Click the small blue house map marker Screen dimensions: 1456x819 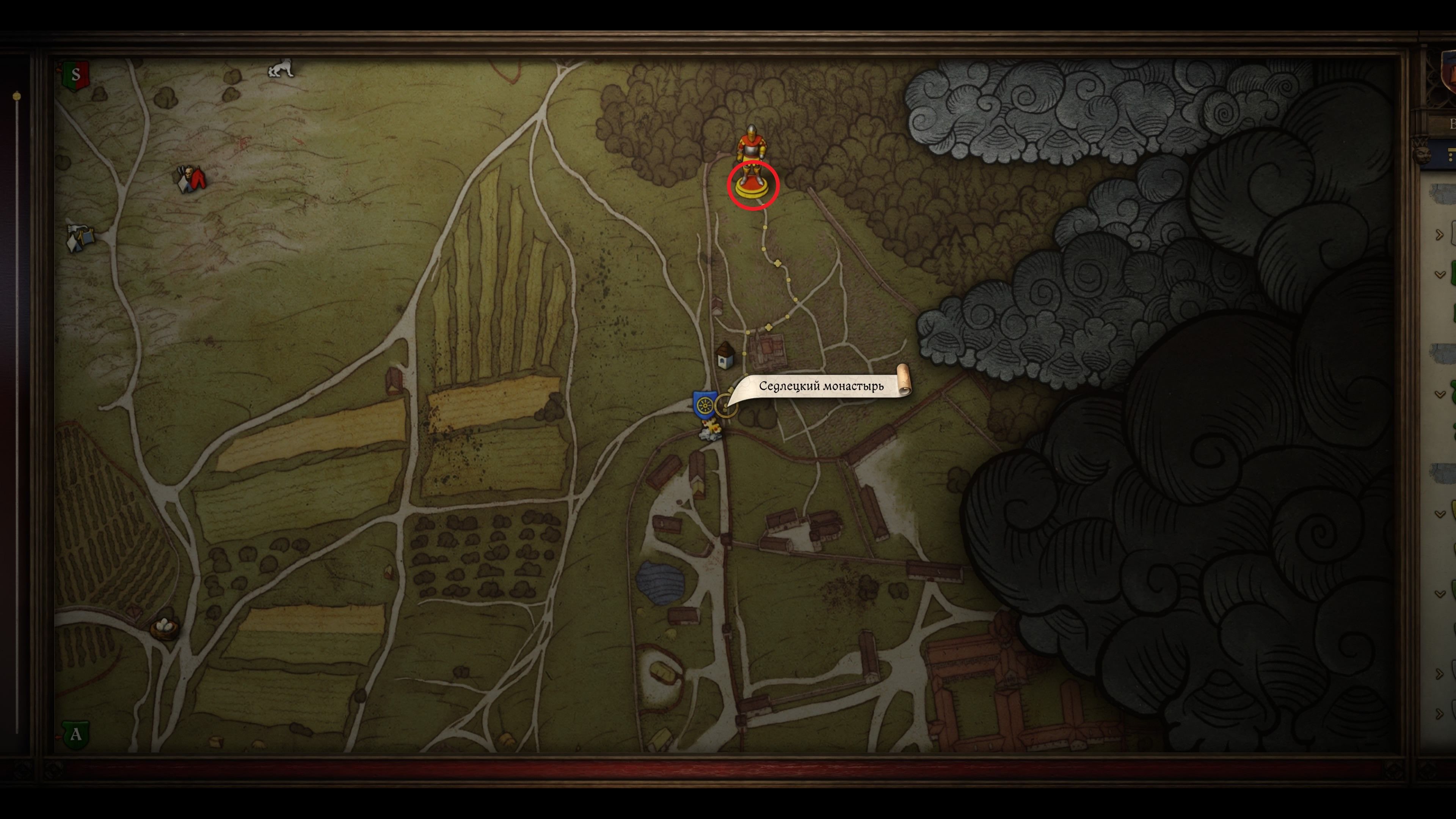(725, 356)
